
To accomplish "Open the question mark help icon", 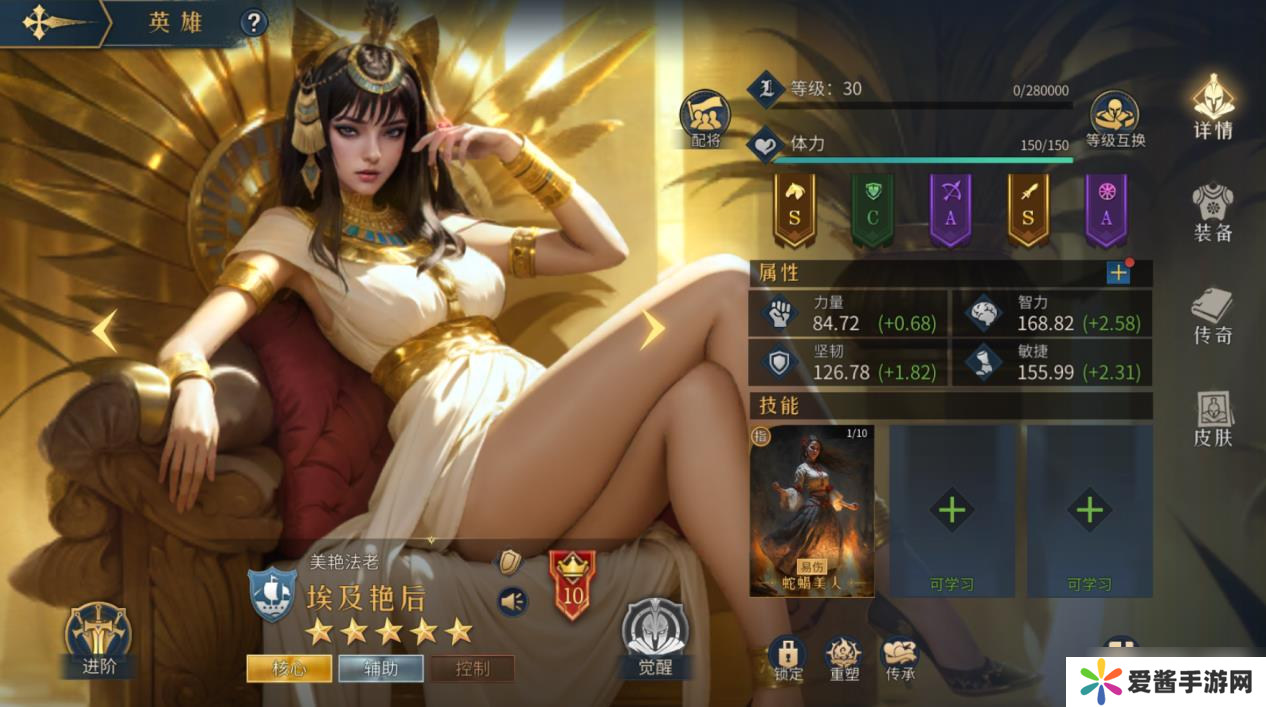I will click(x=254, y=22).
